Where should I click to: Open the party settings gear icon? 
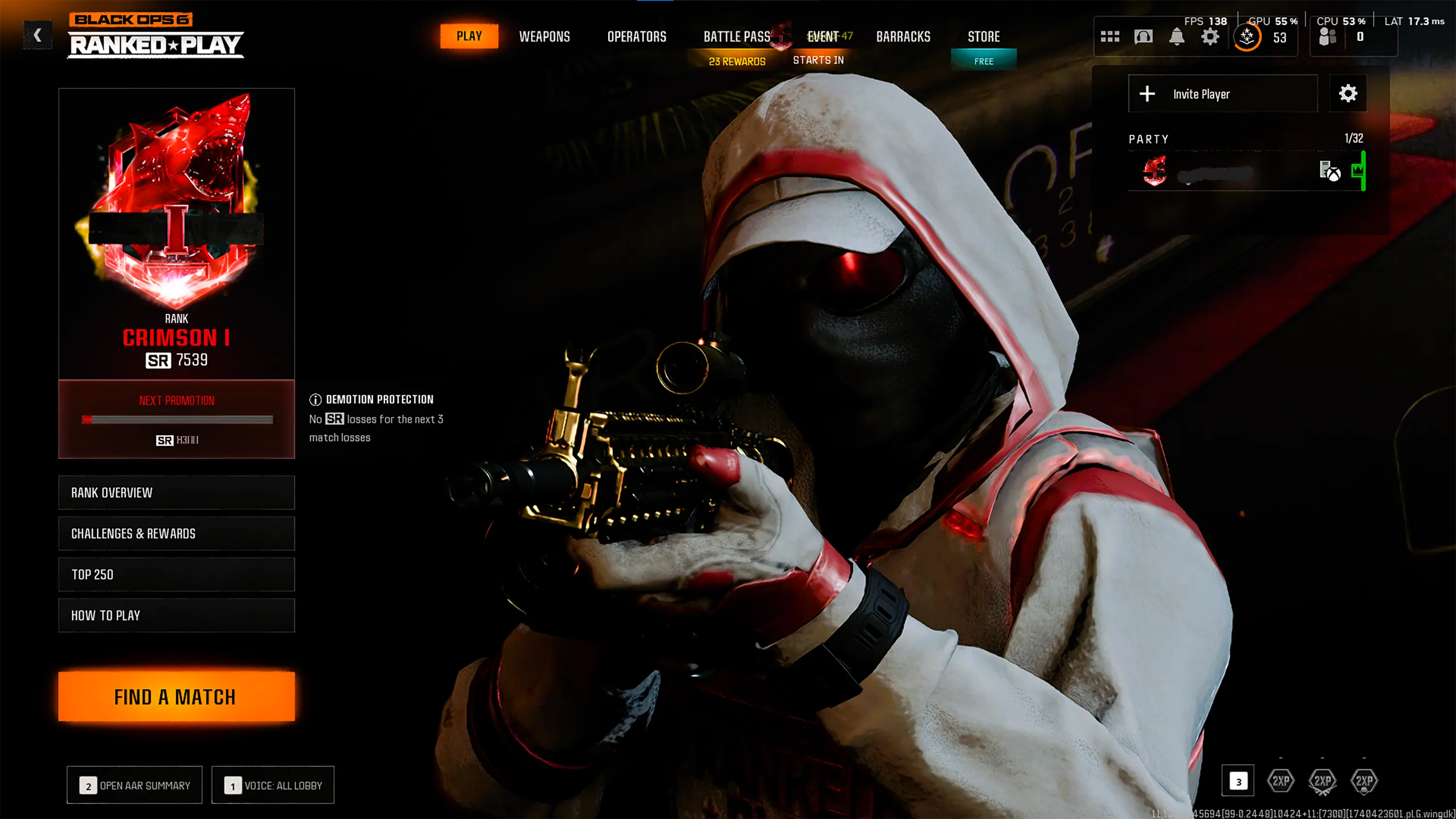1349,93
